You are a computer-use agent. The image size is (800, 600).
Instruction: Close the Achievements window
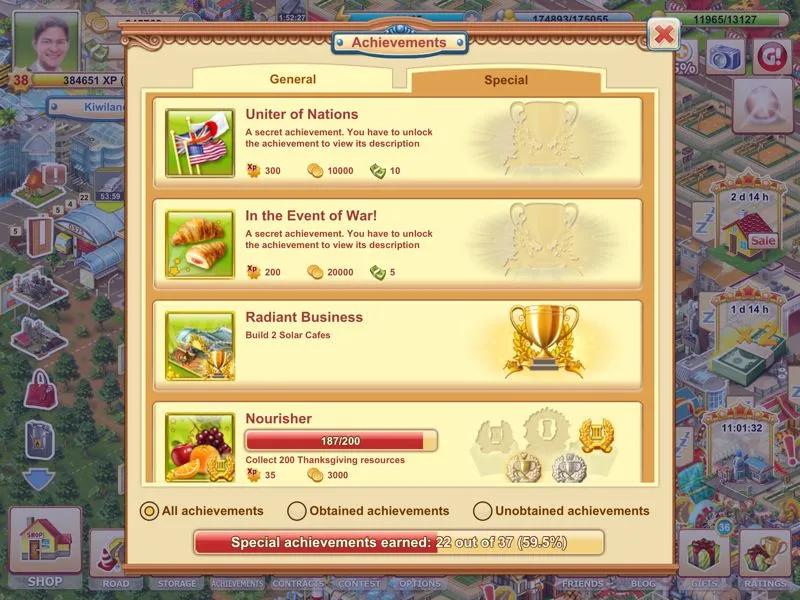coord(663,36)
